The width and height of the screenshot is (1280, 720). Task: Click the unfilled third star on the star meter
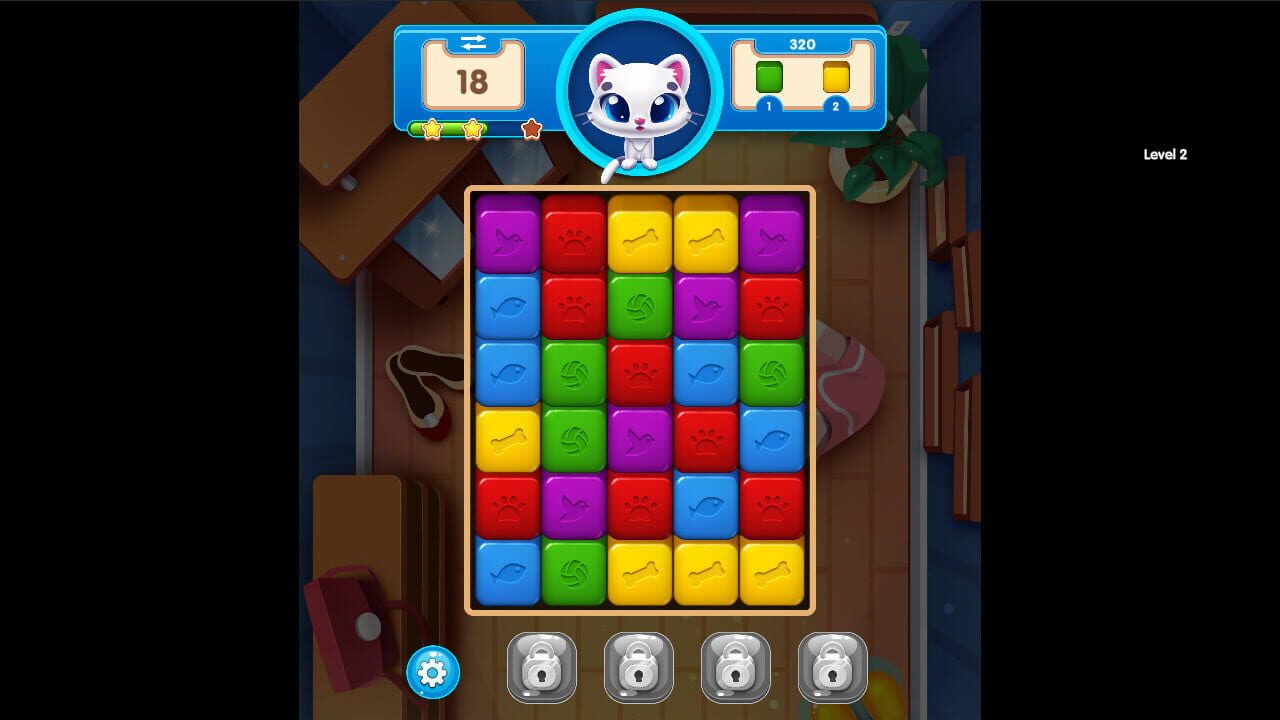[531, 129]
